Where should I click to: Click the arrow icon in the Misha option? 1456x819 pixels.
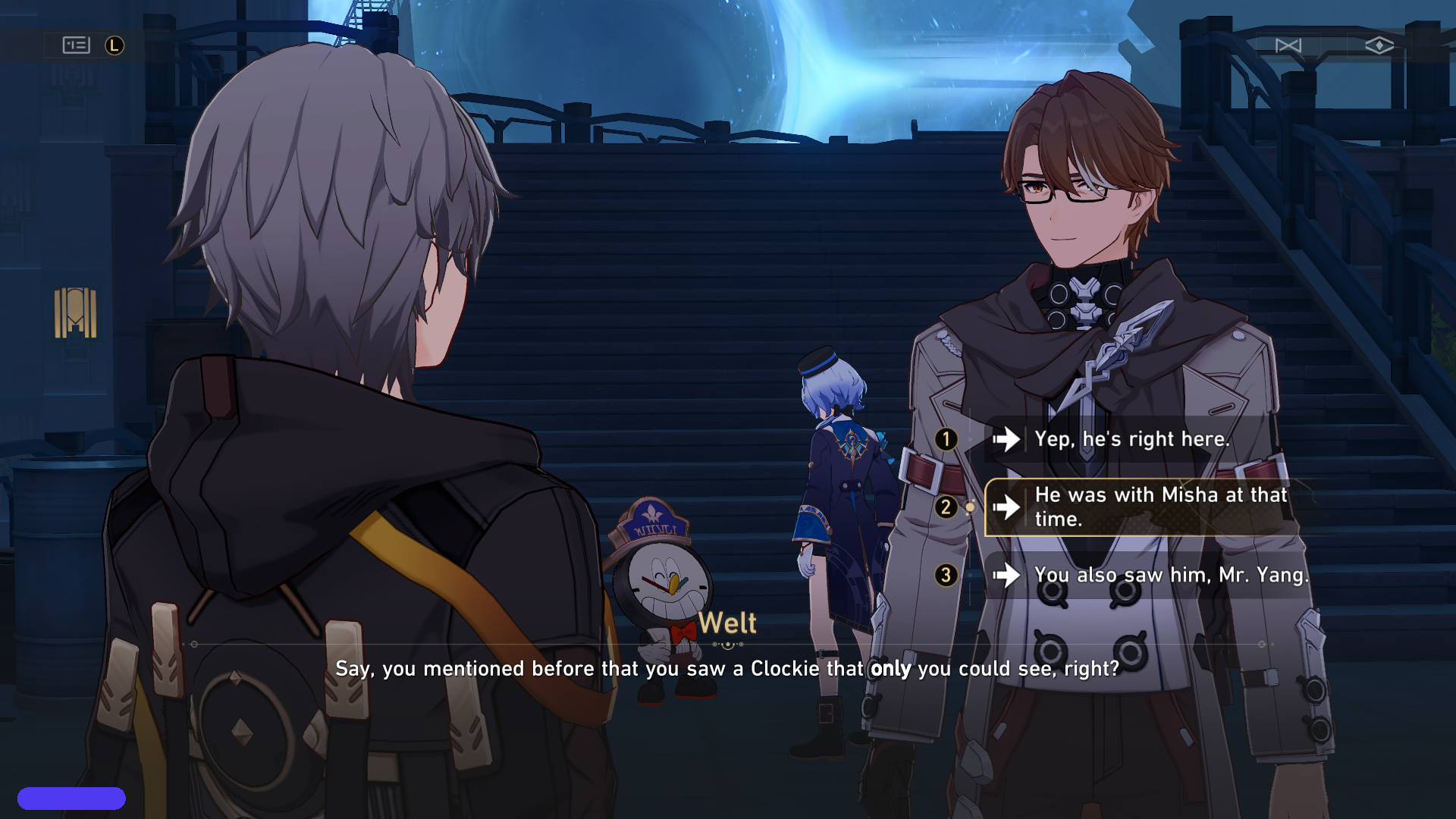tap(1009, 507)
